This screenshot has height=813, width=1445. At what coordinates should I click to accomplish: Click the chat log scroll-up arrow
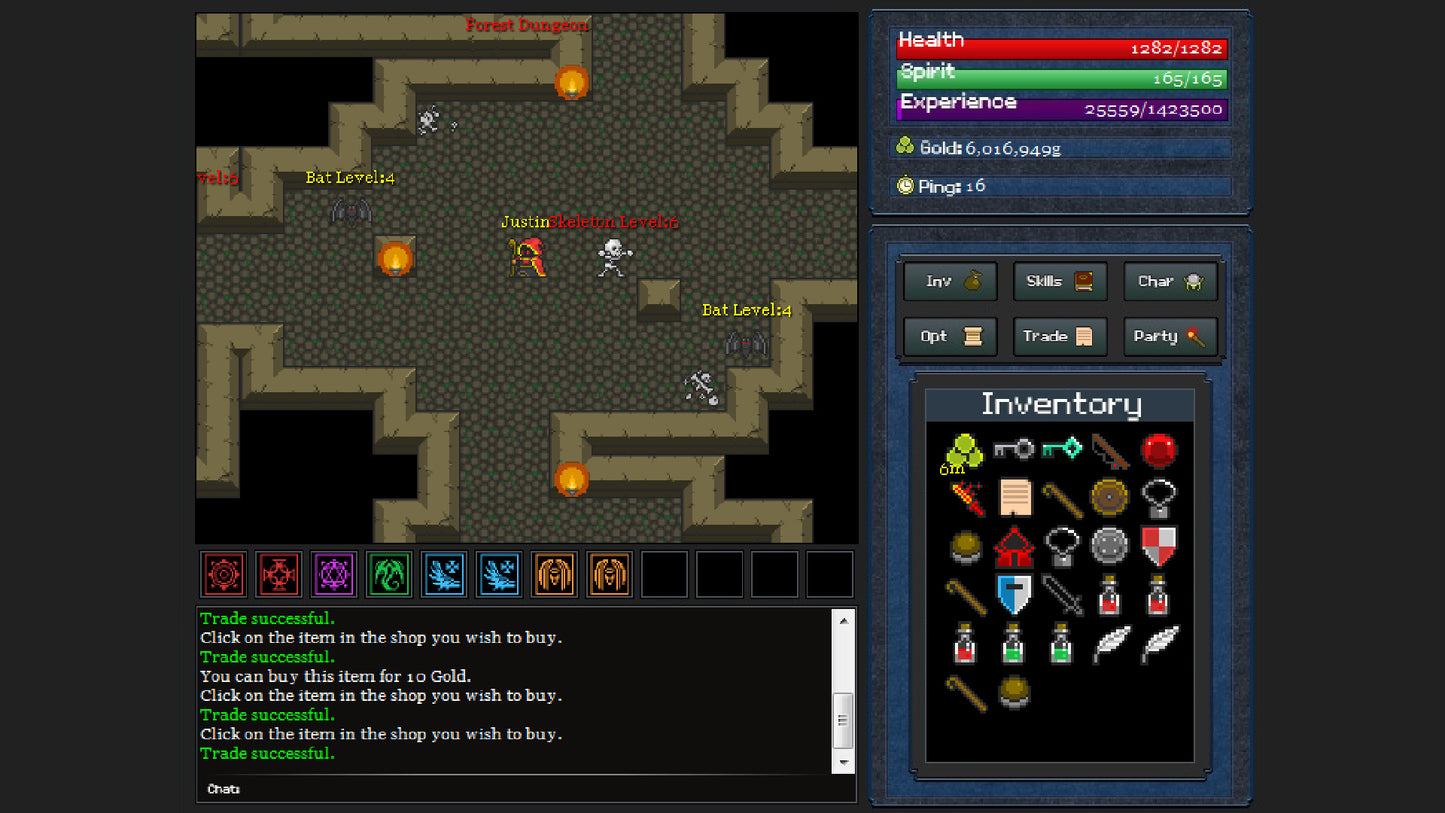843,621
